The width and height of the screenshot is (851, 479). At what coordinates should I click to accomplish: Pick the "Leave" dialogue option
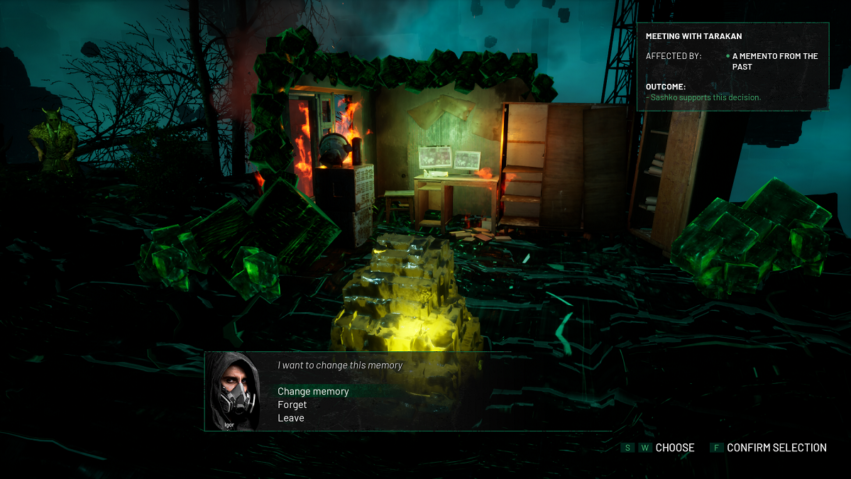[291, 418]
